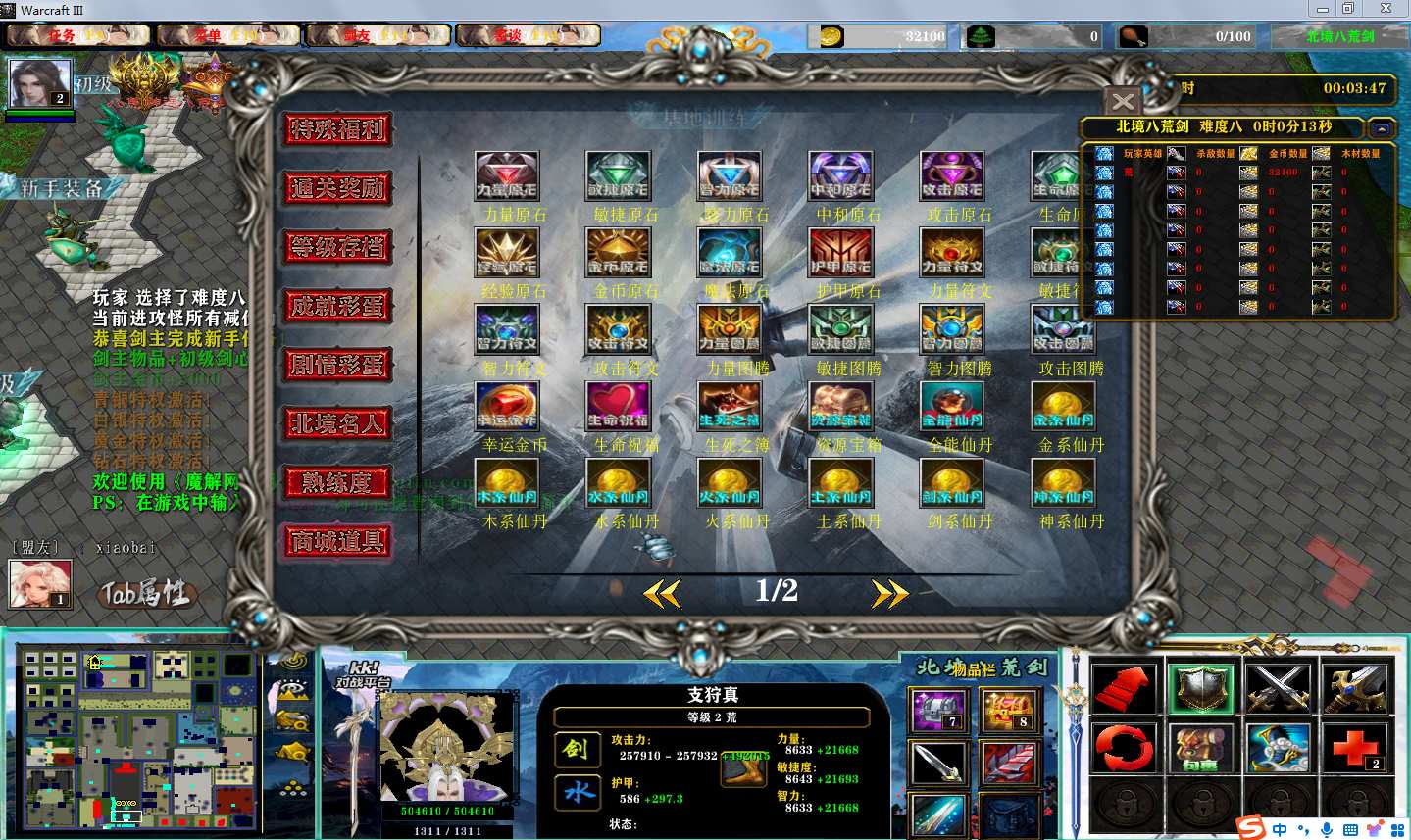The width and height of the screenshot is (1411, 840).
Task: Open the 特殊福利 category
Action: click(338, 129)
